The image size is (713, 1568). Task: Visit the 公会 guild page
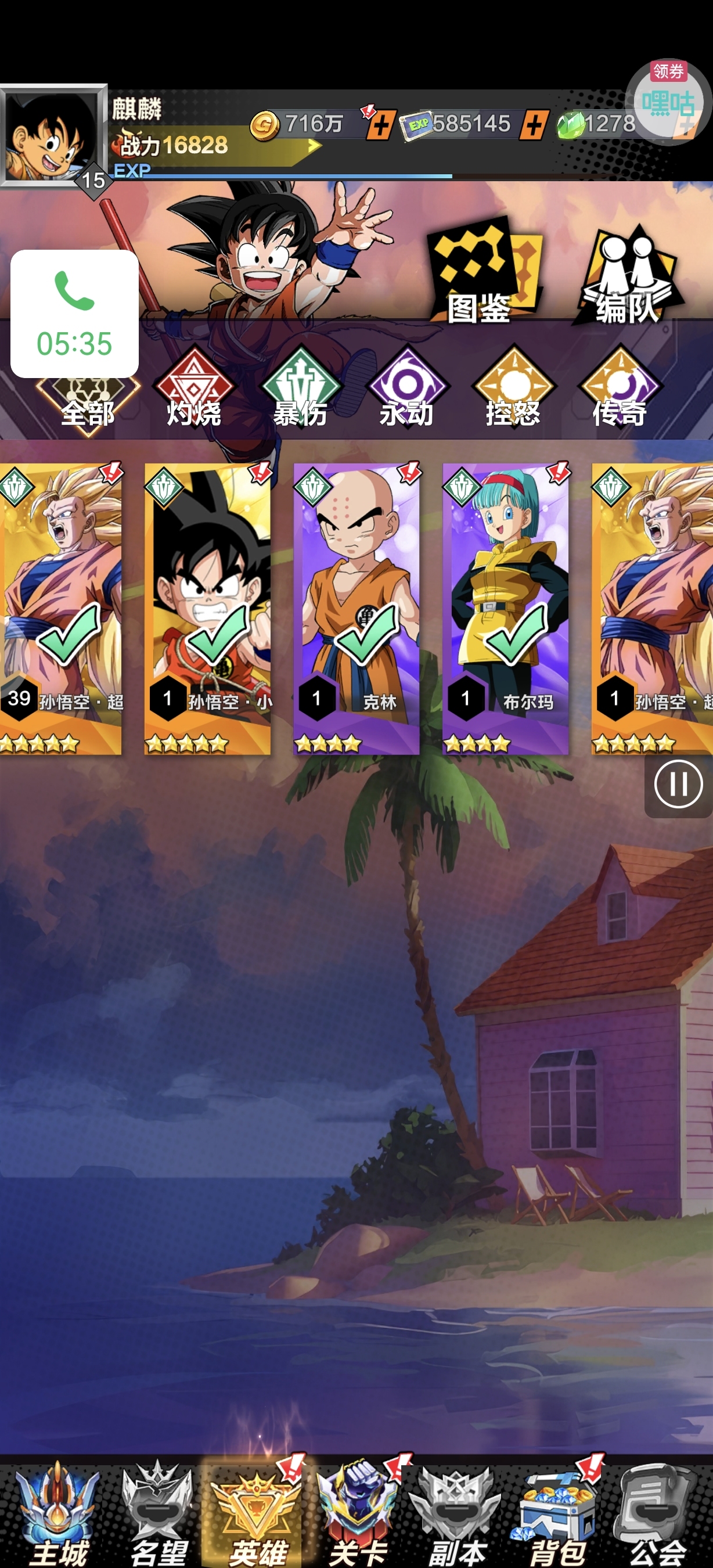tap(658, 1516)
